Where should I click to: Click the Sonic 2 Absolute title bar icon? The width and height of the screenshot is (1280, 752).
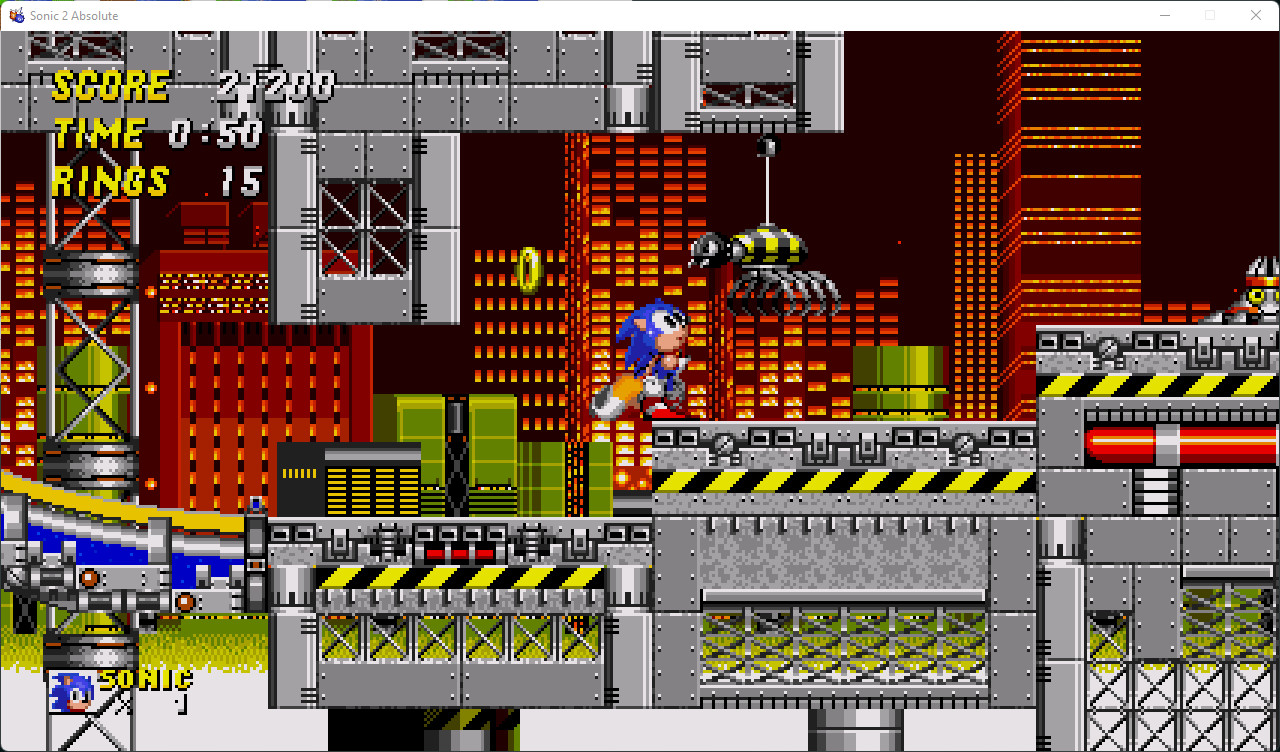pyautogui.click(x=16, y=15)
